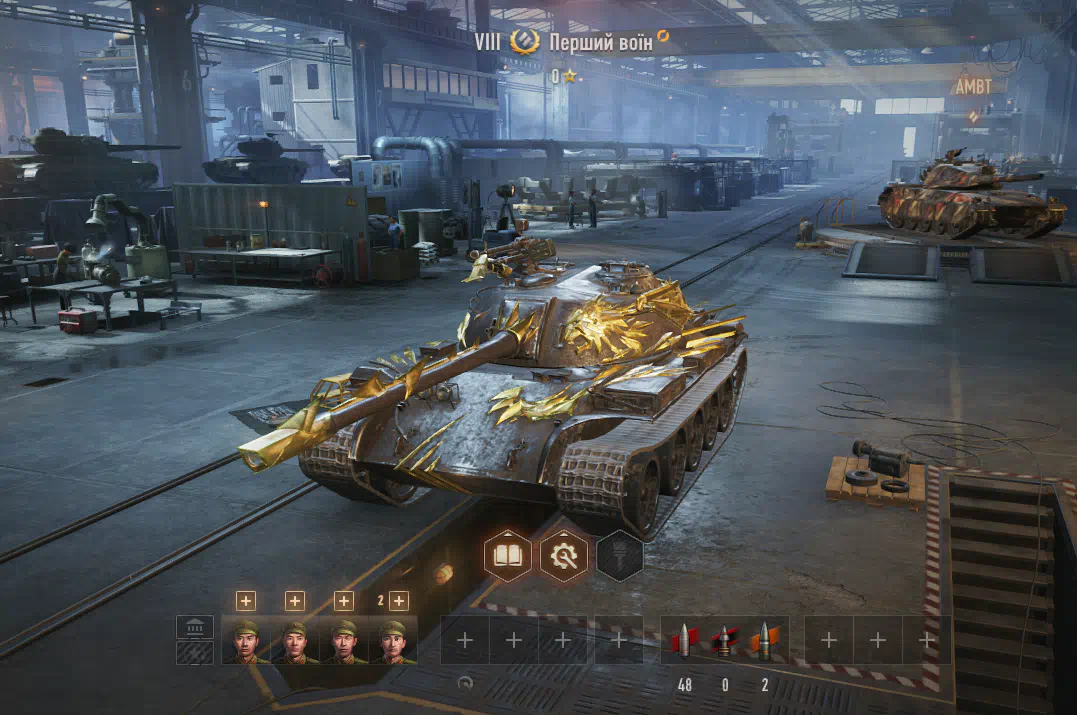Viewport: 1077px width, 715px height.
Task: Click the plus button marked with 2
Action: click(x=398, y=600)
